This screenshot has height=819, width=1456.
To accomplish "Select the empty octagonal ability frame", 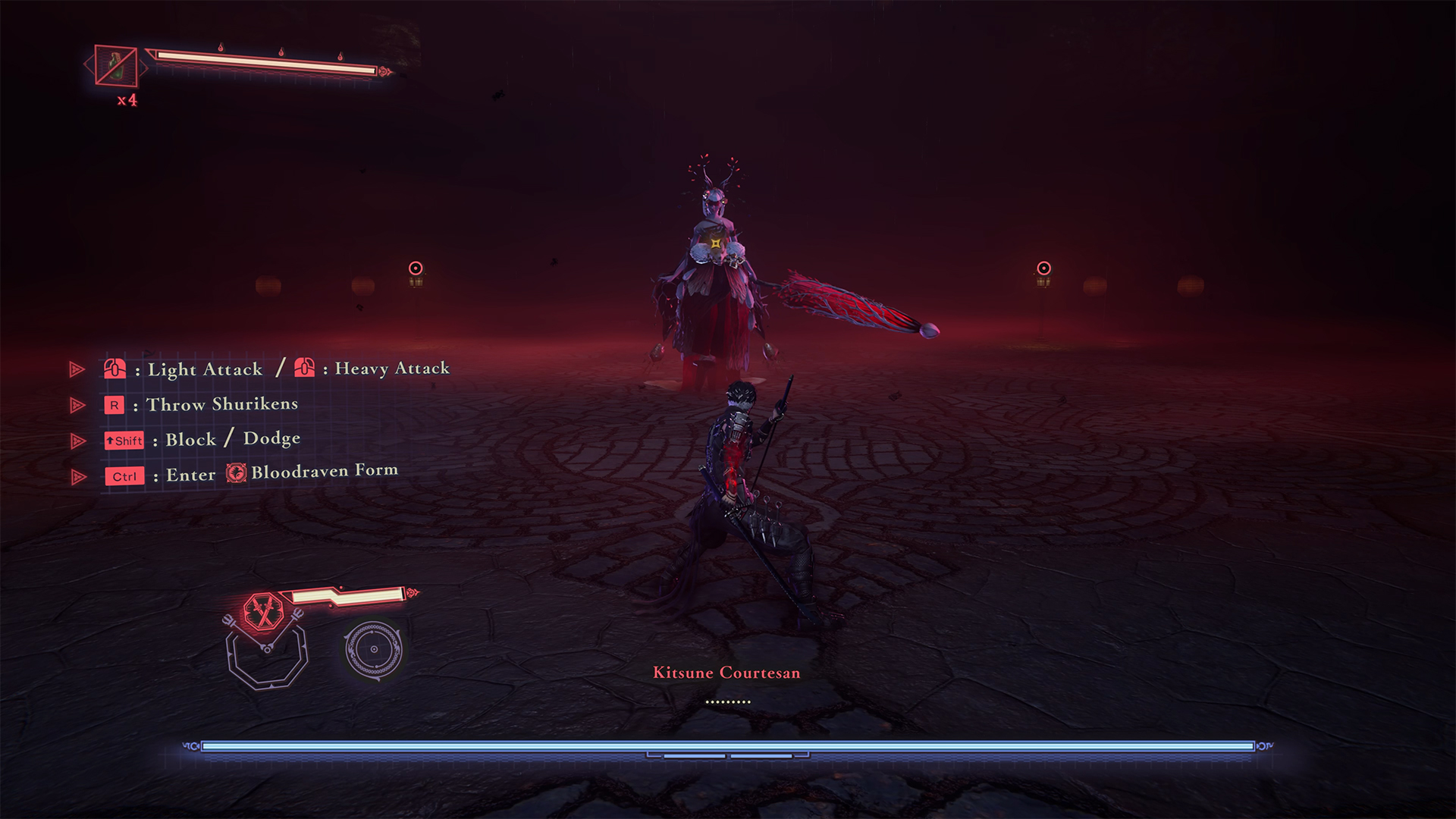I will click(267, 657).
